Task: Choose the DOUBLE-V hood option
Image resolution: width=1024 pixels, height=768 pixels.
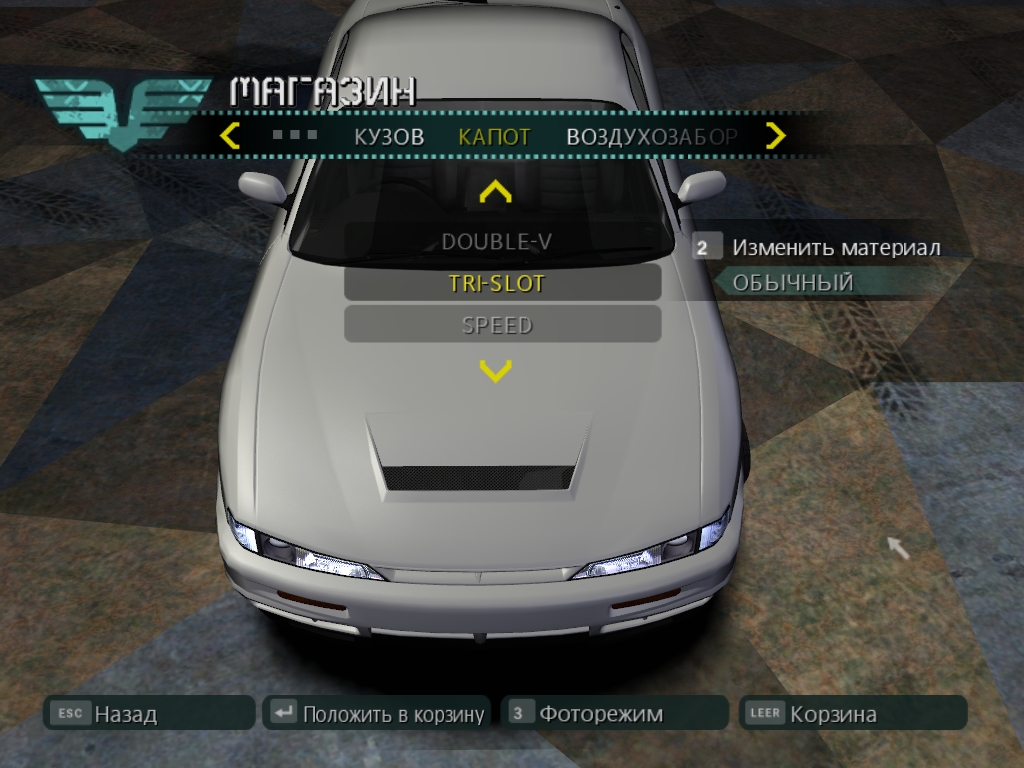Action: pos(496,242)
